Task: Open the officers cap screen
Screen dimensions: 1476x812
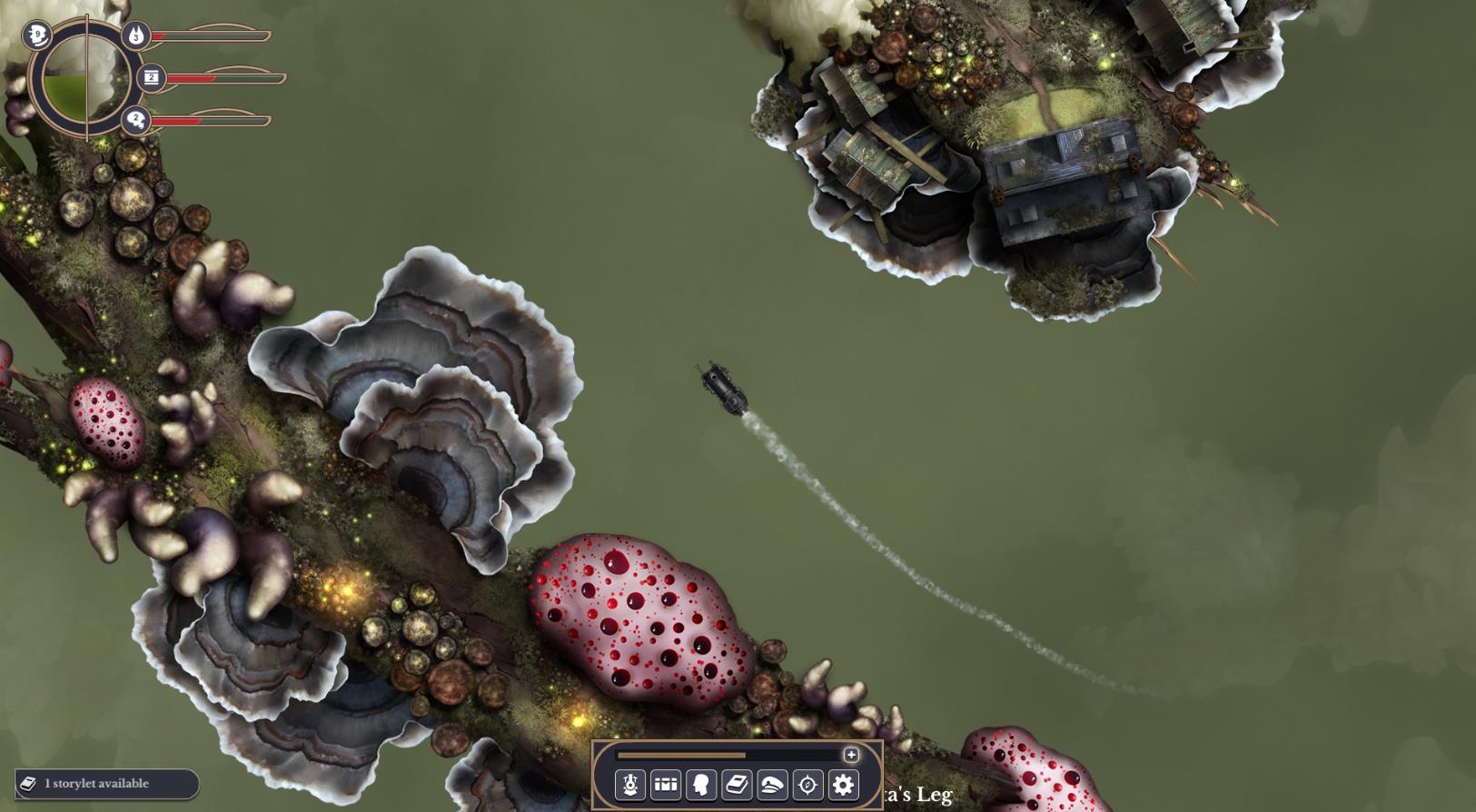Action: (772, 785)
